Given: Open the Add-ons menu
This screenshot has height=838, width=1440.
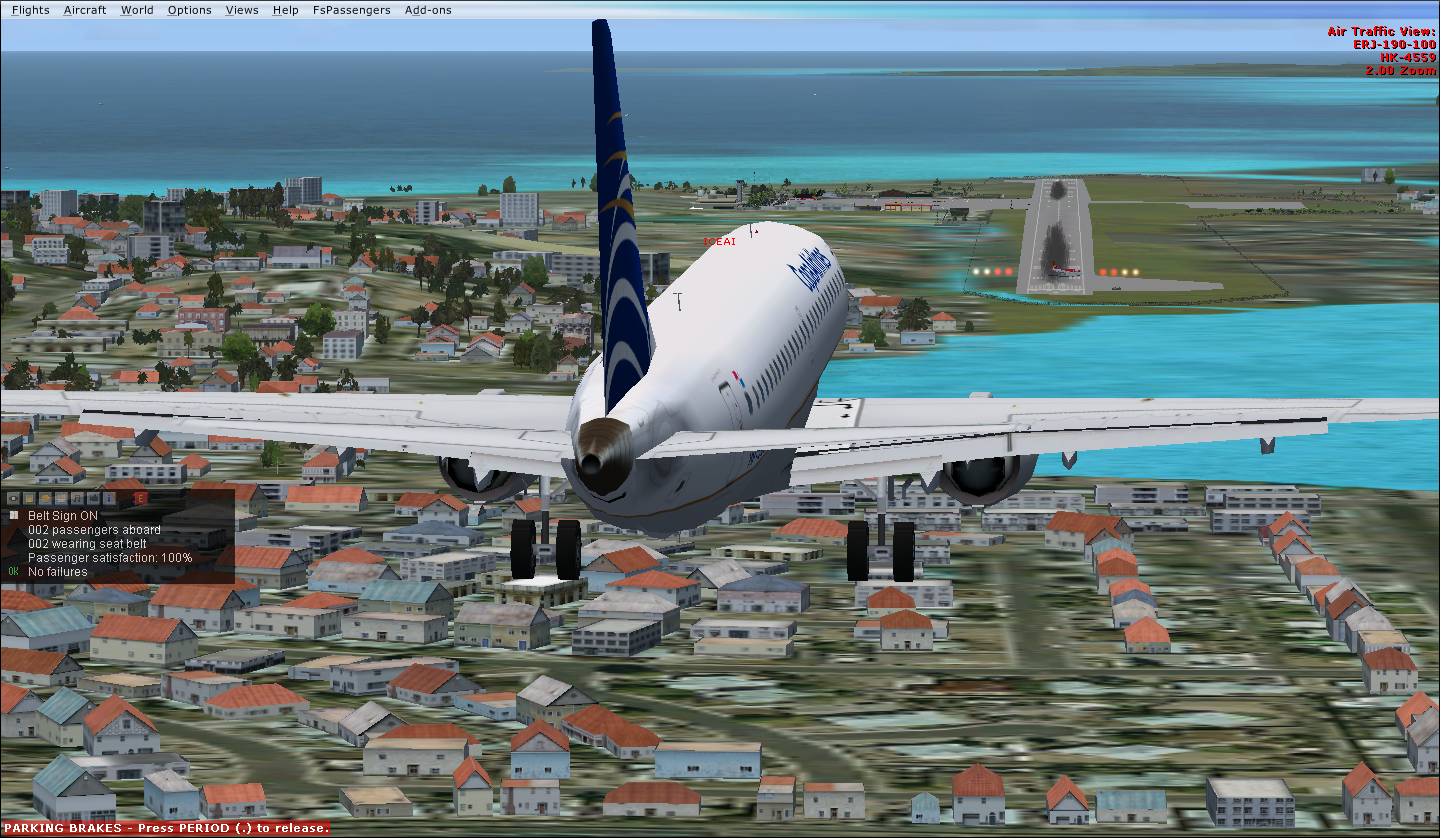Looking at the screenshot, I should click(x=428, y=10).
